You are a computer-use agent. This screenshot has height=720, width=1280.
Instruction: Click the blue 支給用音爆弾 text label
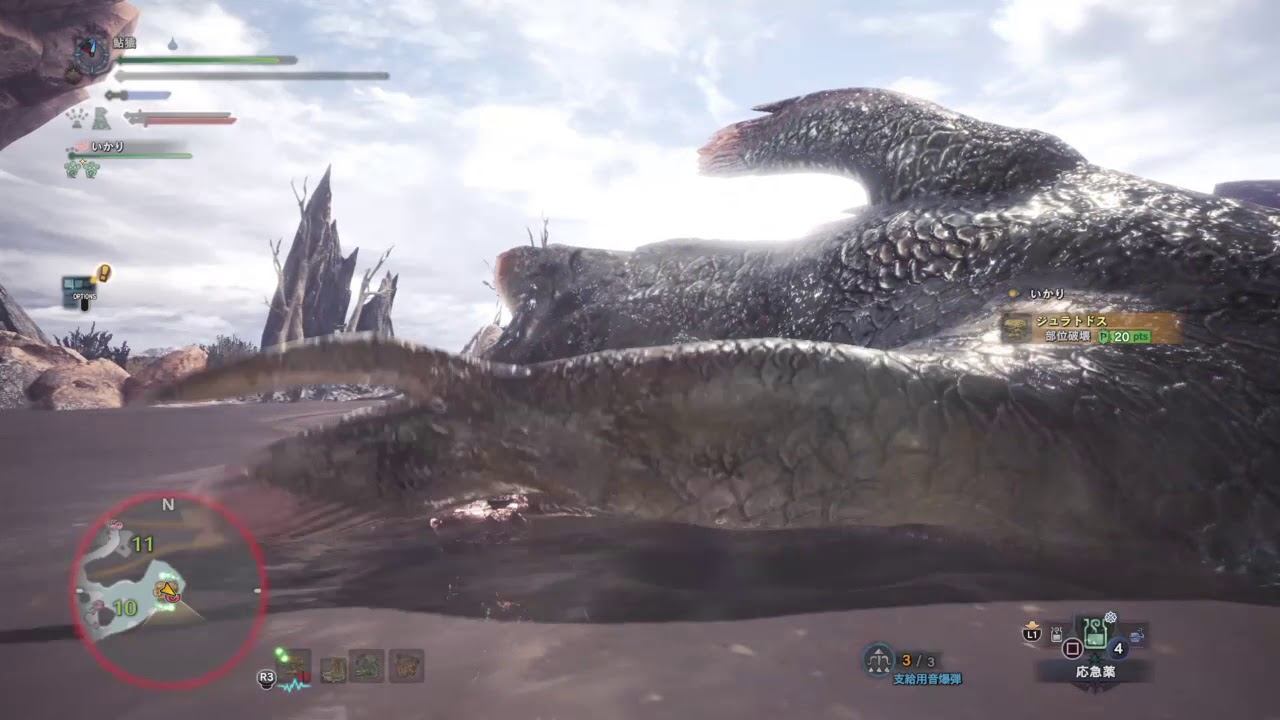click(x=928, y=677)
